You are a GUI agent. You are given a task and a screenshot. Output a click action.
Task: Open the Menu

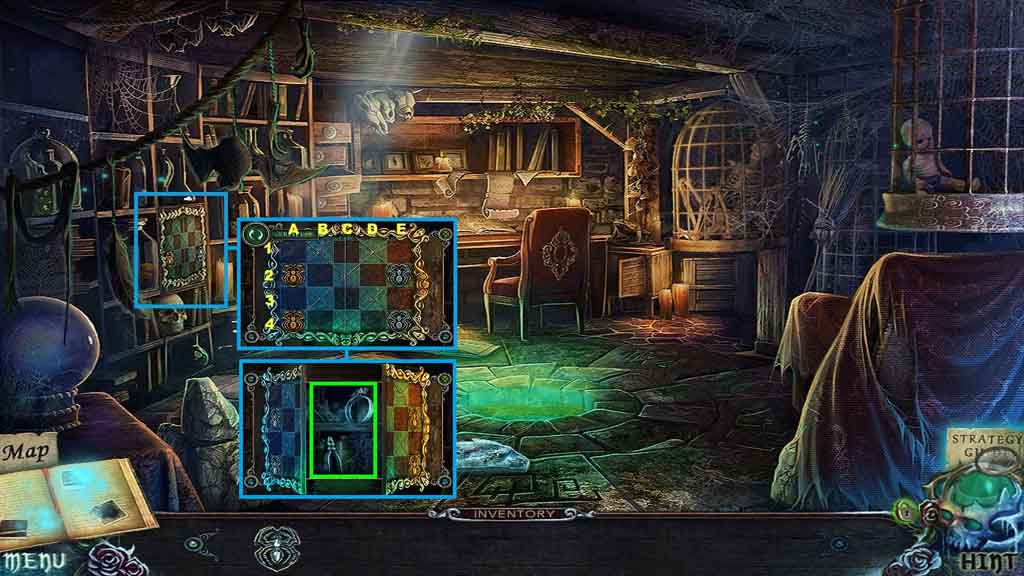pyautogui.click(x=35, y=561)
